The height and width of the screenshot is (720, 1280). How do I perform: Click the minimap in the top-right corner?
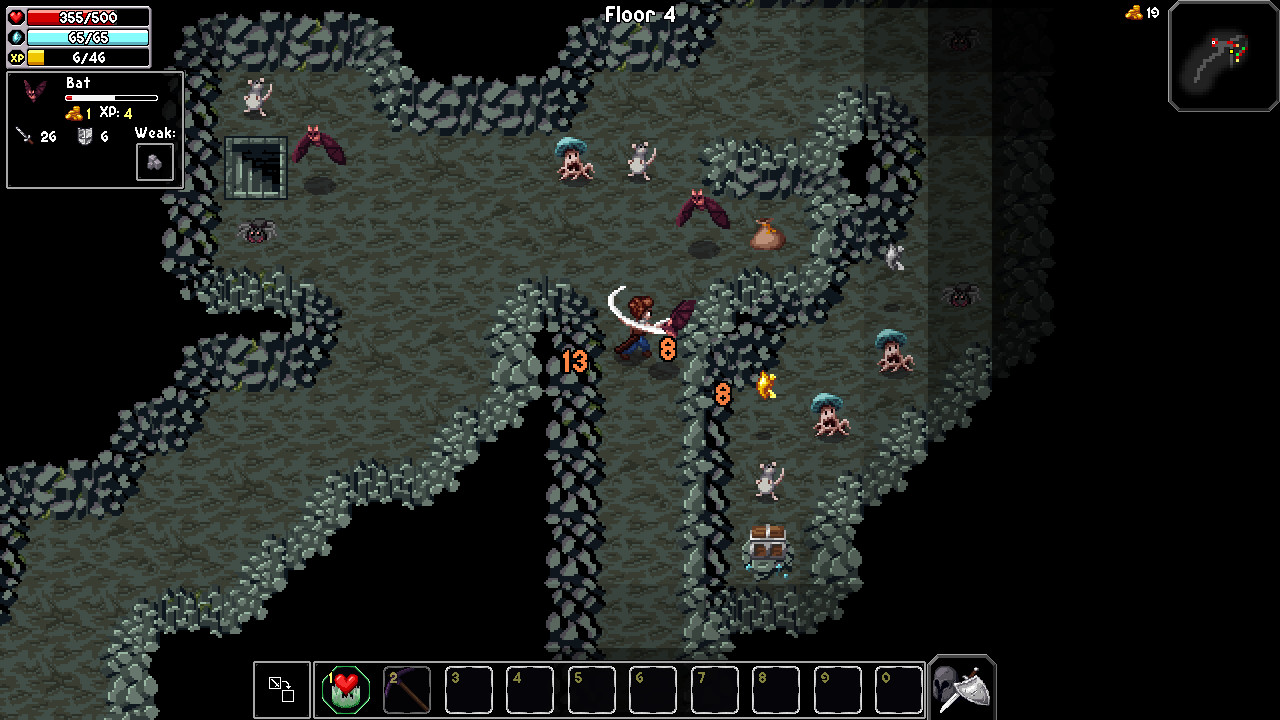[1223, 57]
